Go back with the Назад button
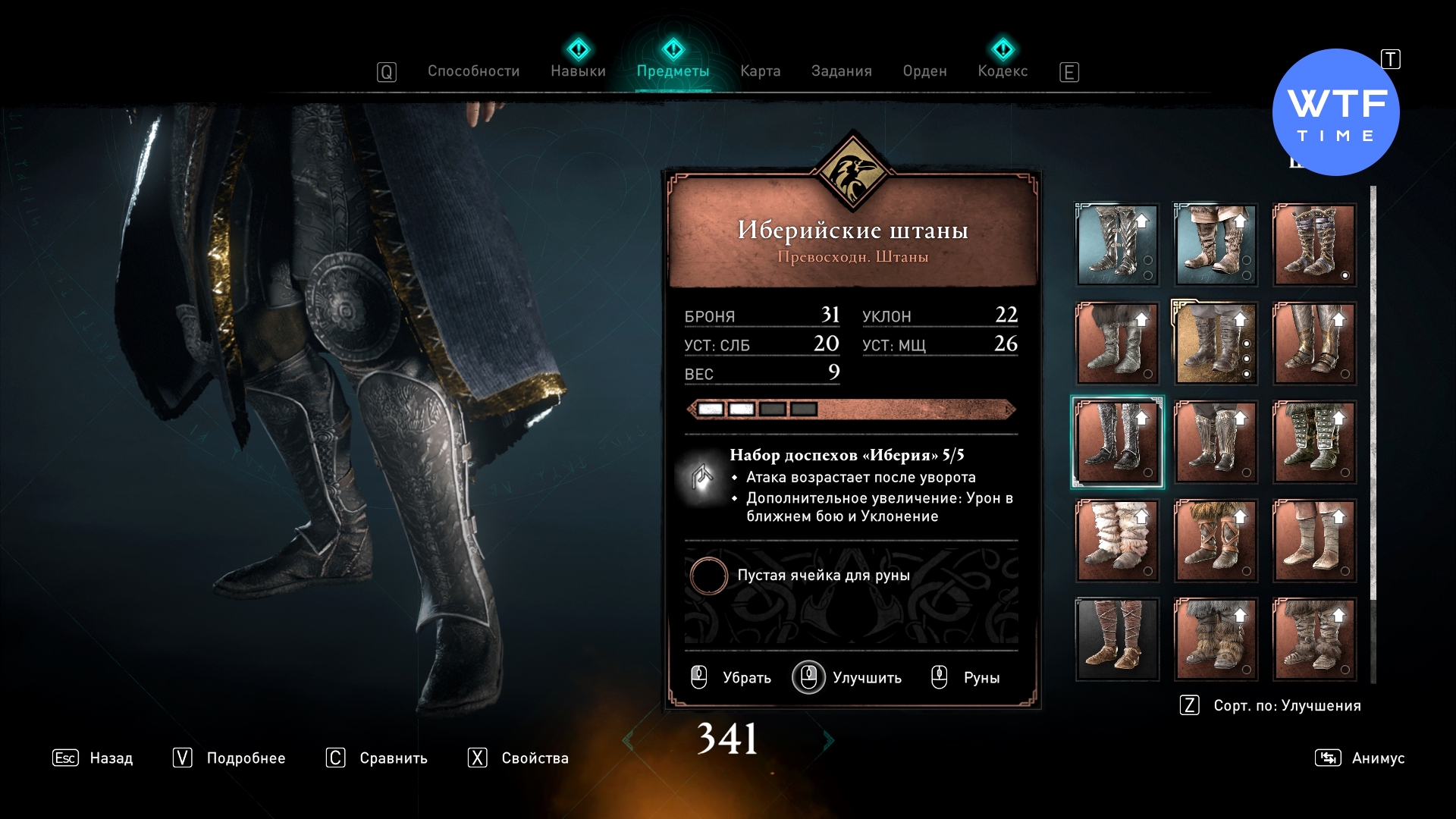 [93, 758]
